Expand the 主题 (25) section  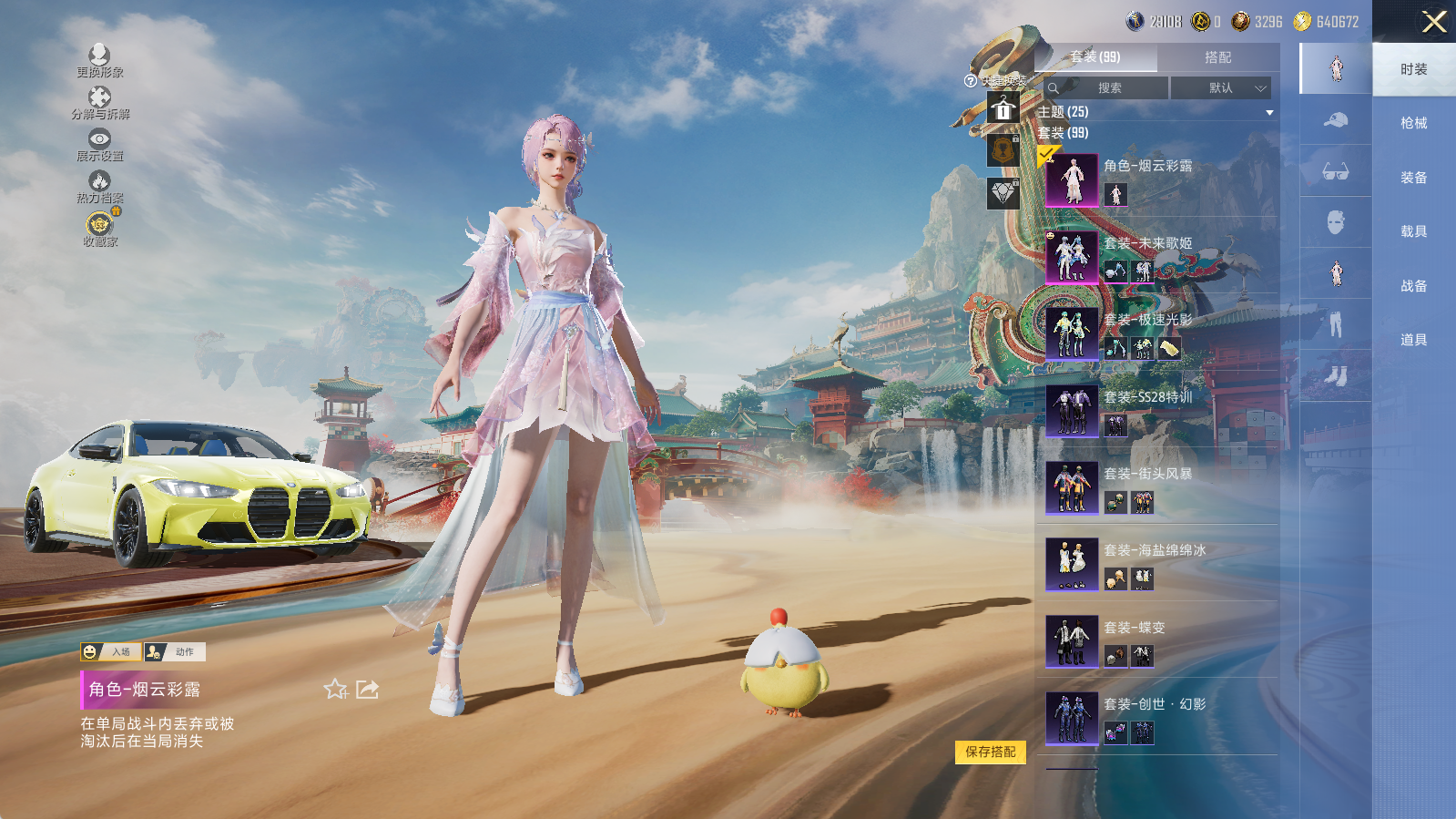pos(1269,112)
